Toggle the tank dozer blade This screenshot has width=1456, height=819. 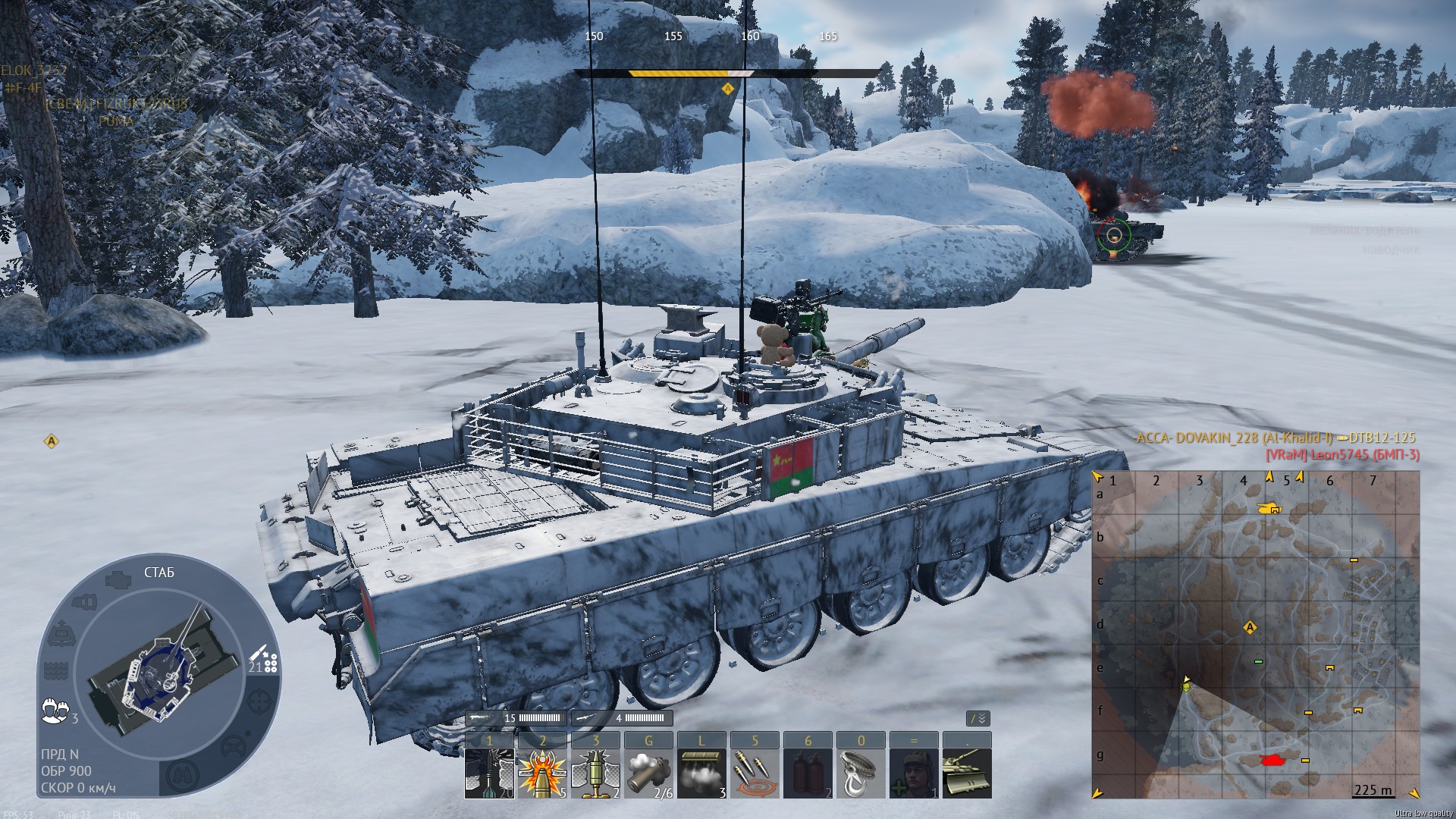(967, 773)
